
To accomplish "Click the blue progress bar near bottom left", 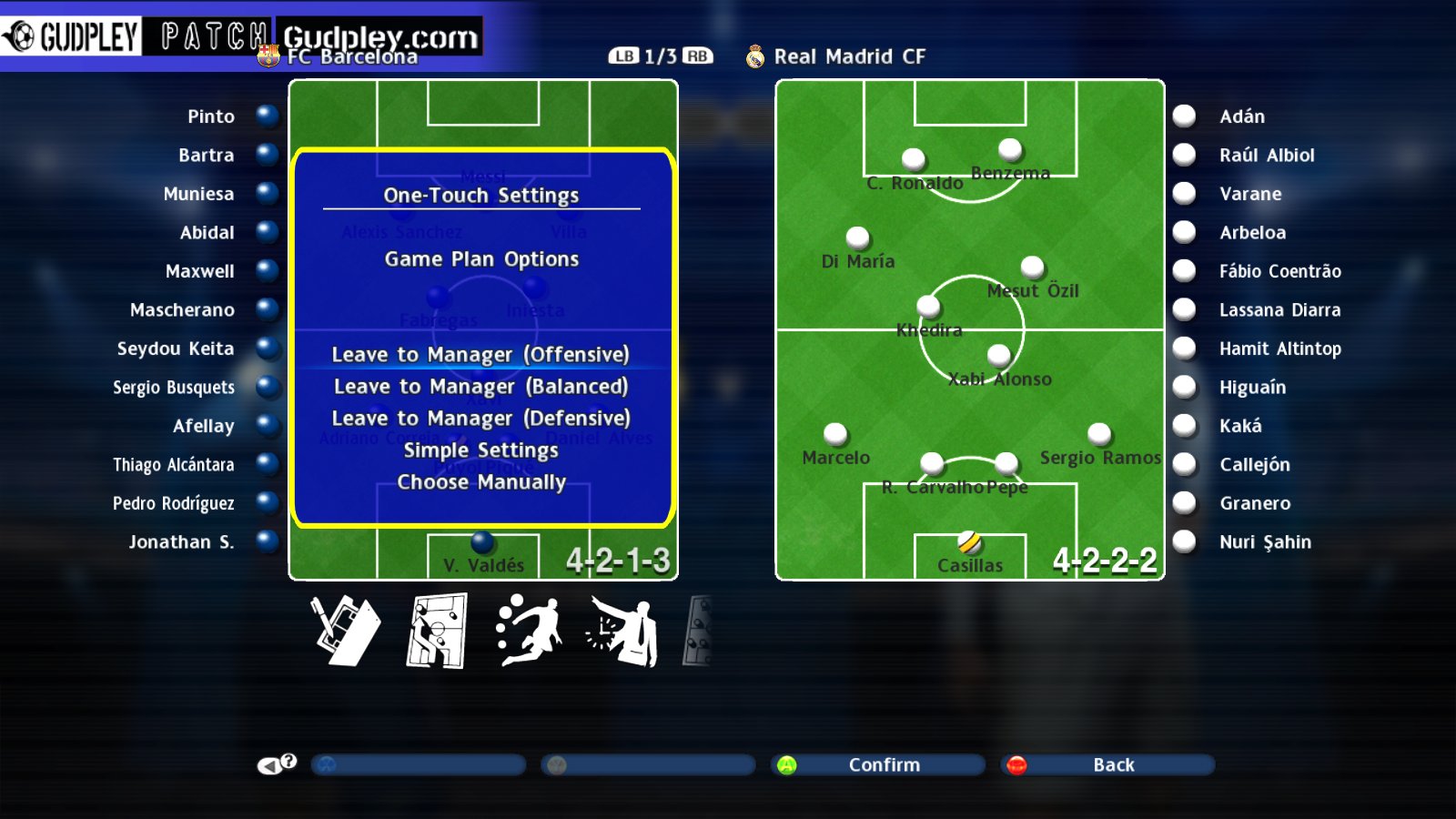I will [x=418, y=764].
